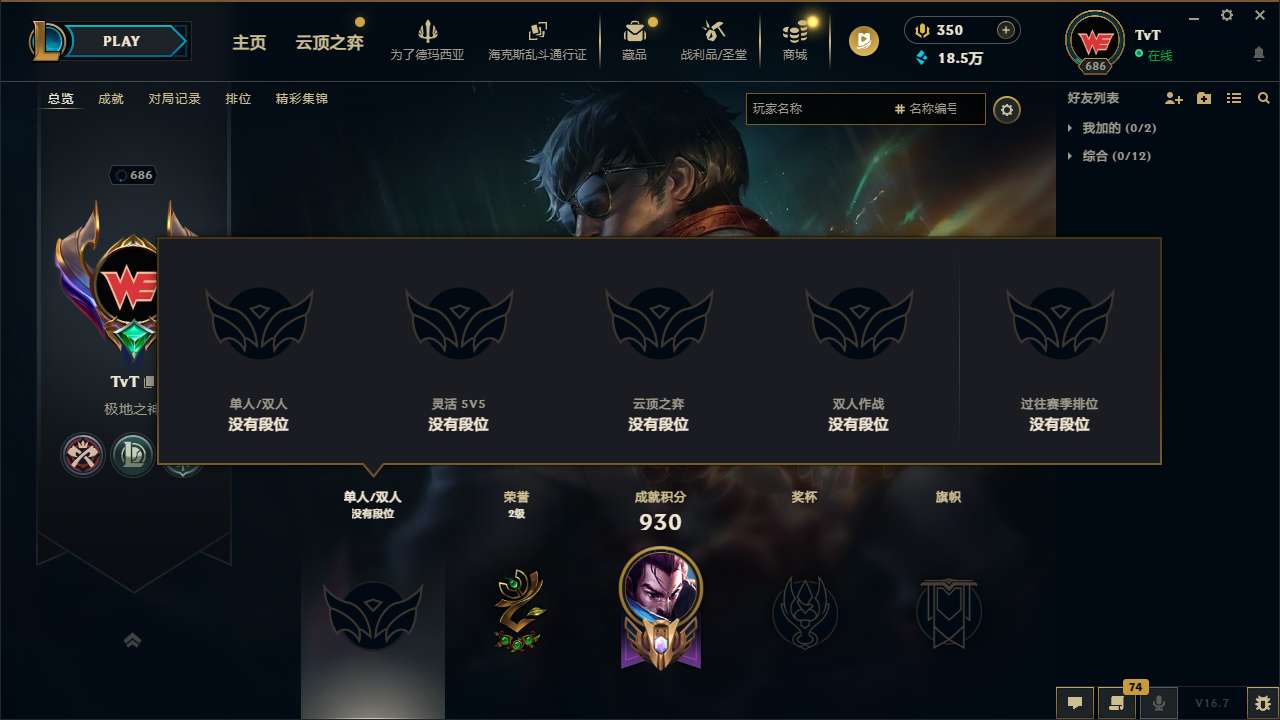The height and width of the screenshot is (720, 1280).
Task: Click the add friend group folder icon
Action: tap(1203, 98)
